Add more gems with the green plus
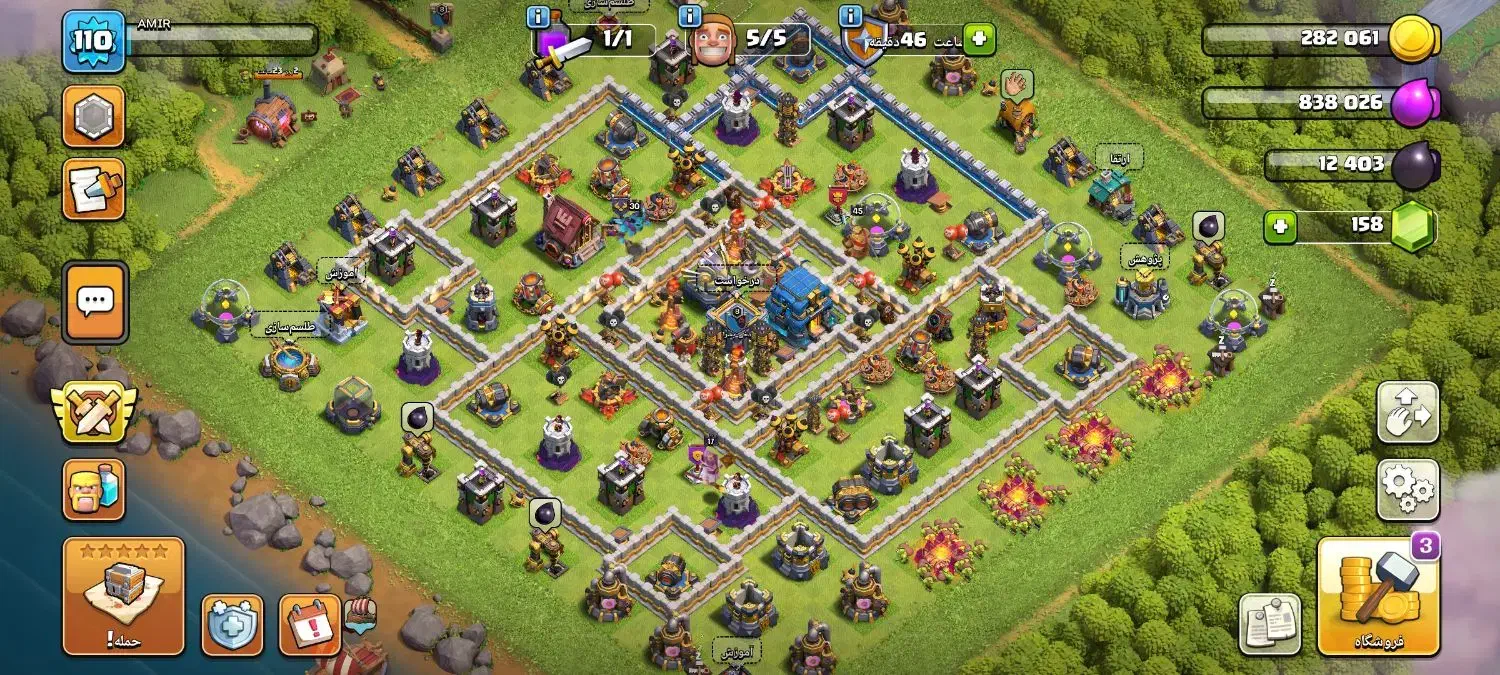 click(1279, 227)
